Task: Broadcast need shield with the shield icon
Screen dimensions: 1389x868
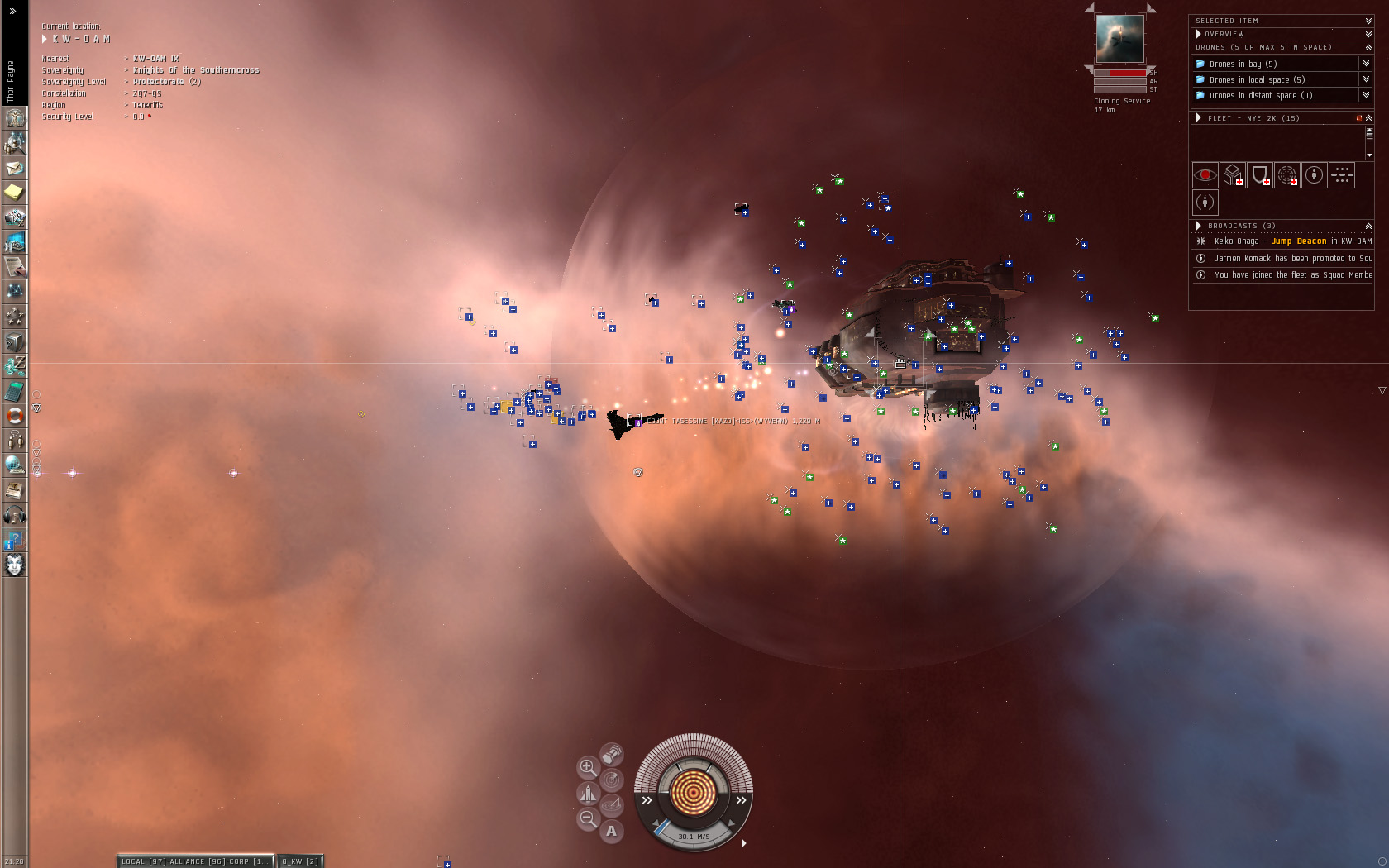Action: [x=1259, y=175]
